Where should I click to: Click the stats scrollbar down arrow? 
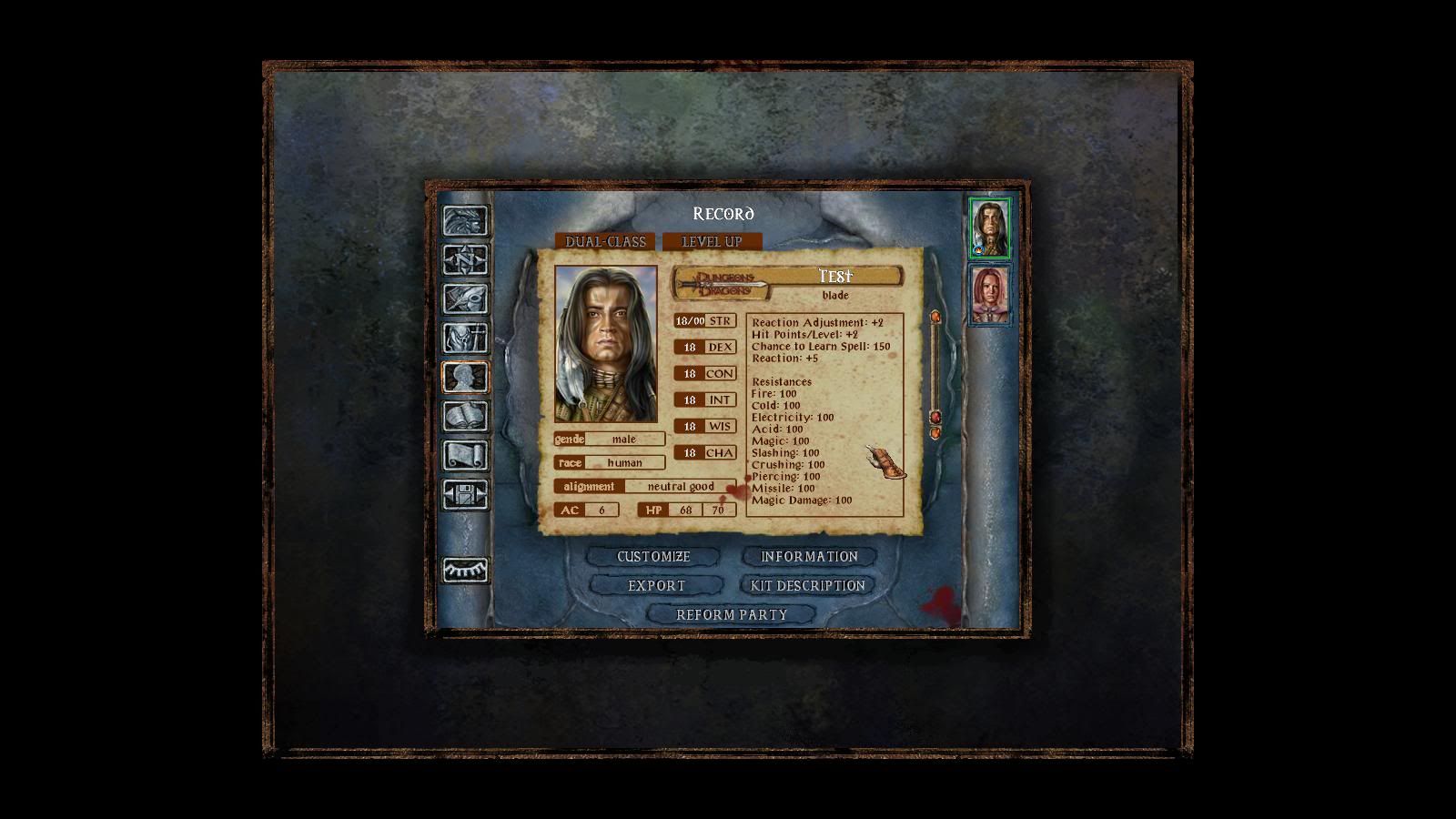(935, 433)
